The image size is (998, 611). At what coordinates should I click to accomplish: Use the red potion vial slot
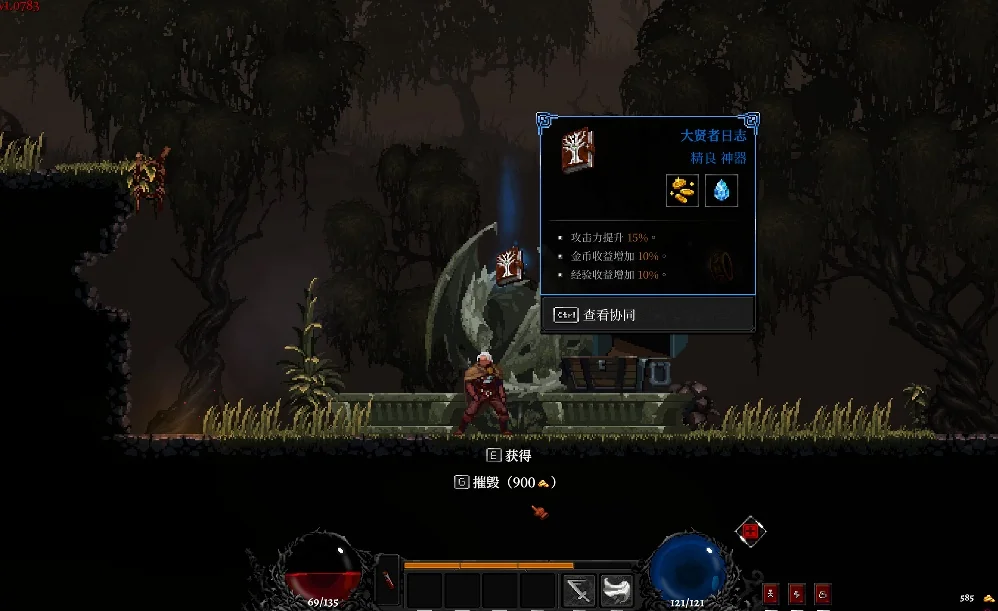pyautogui.click(x=388, y=585)
